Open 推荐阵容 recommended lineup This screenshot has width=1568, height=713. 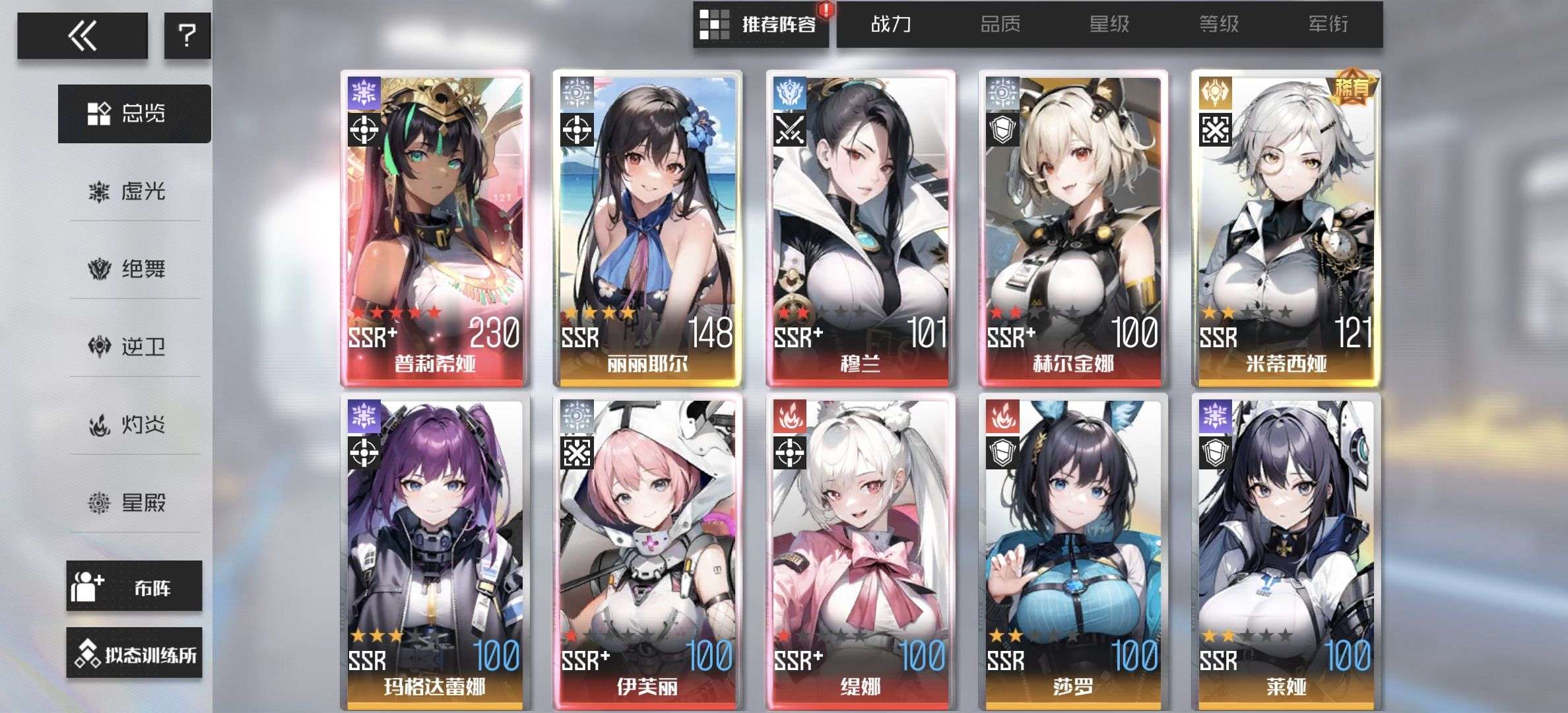pos(761,25)
